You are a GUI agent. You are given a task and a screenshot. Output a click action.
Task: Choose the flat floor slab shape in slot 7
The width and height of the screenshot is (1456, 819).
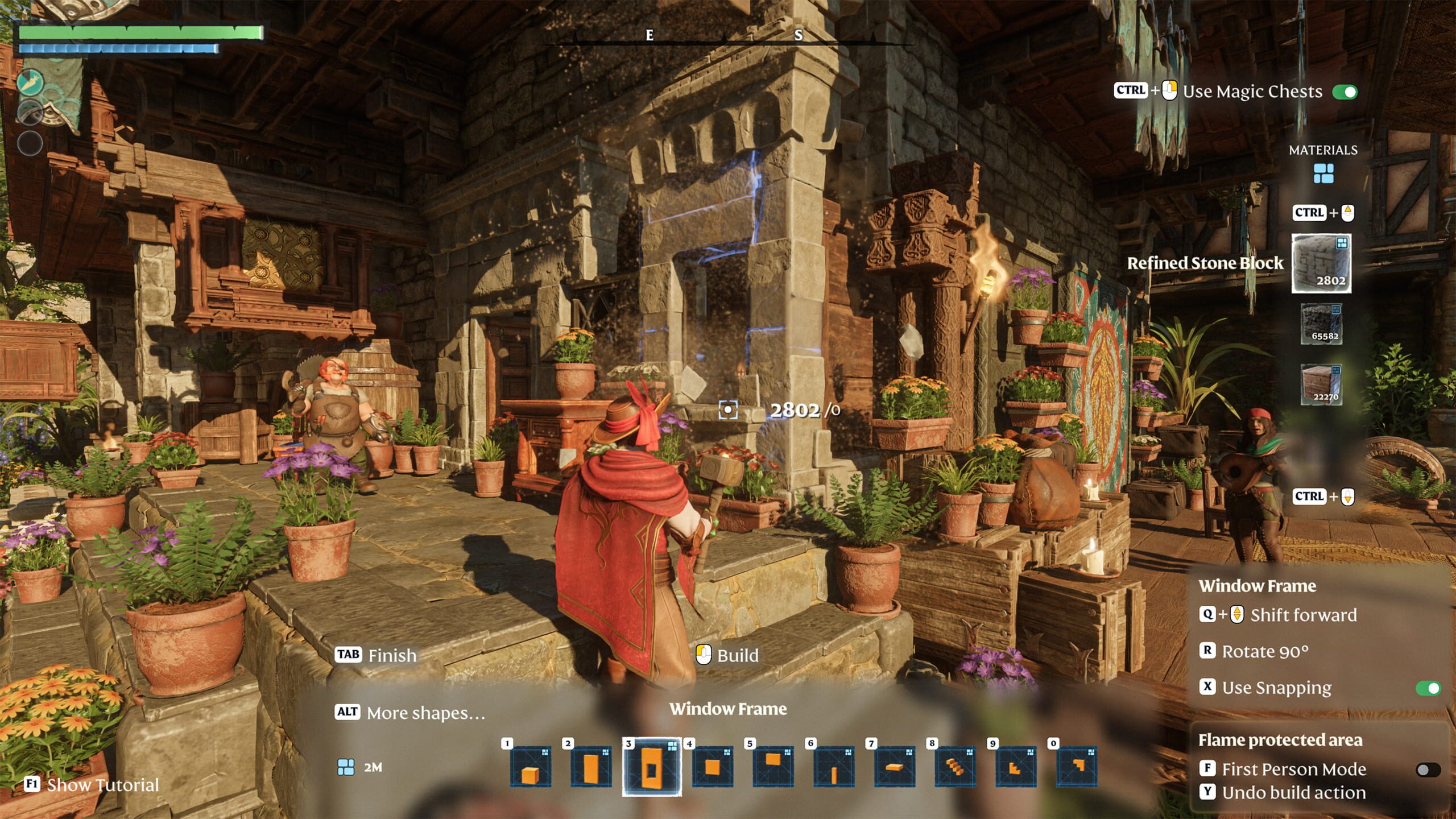(895, 767)
